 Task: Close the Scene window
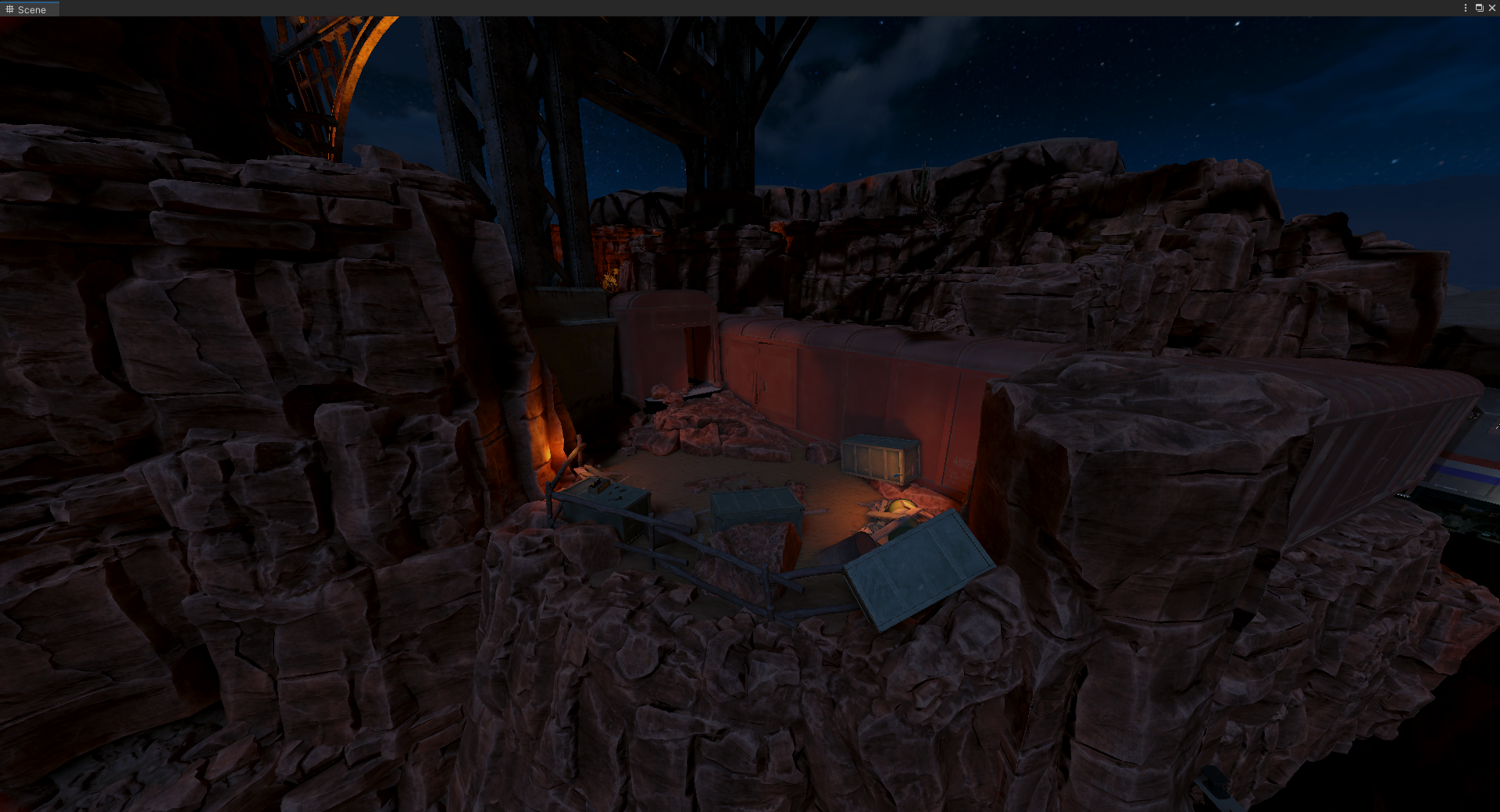click(x=1491, y=8)
